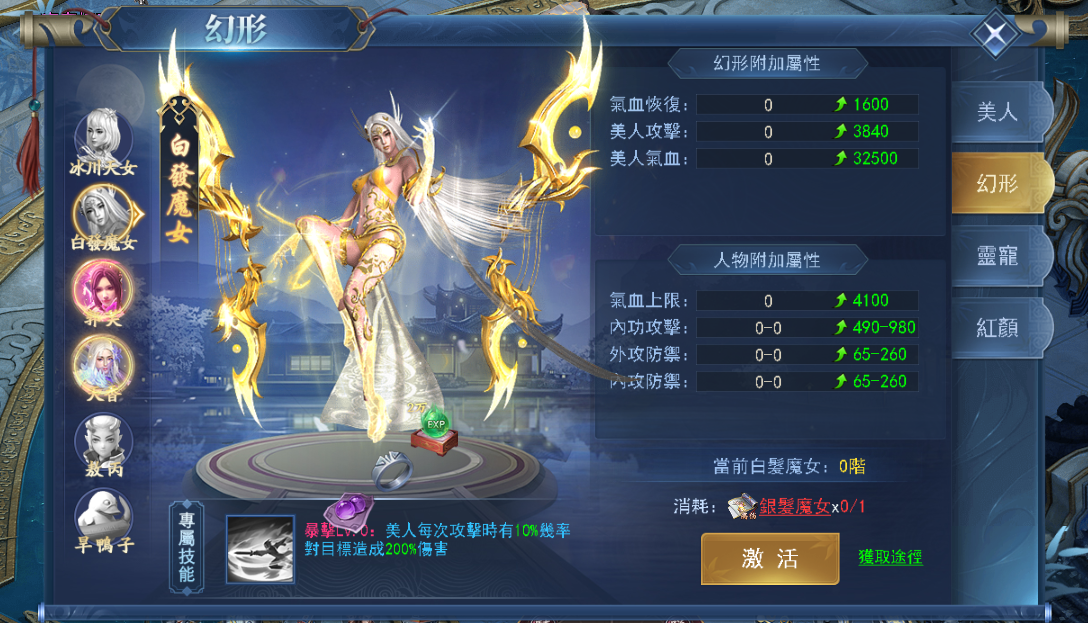The image size is (1088, 623).
Task: Select the 白發魔女 portrait
Action: click(x=103, y=212)
